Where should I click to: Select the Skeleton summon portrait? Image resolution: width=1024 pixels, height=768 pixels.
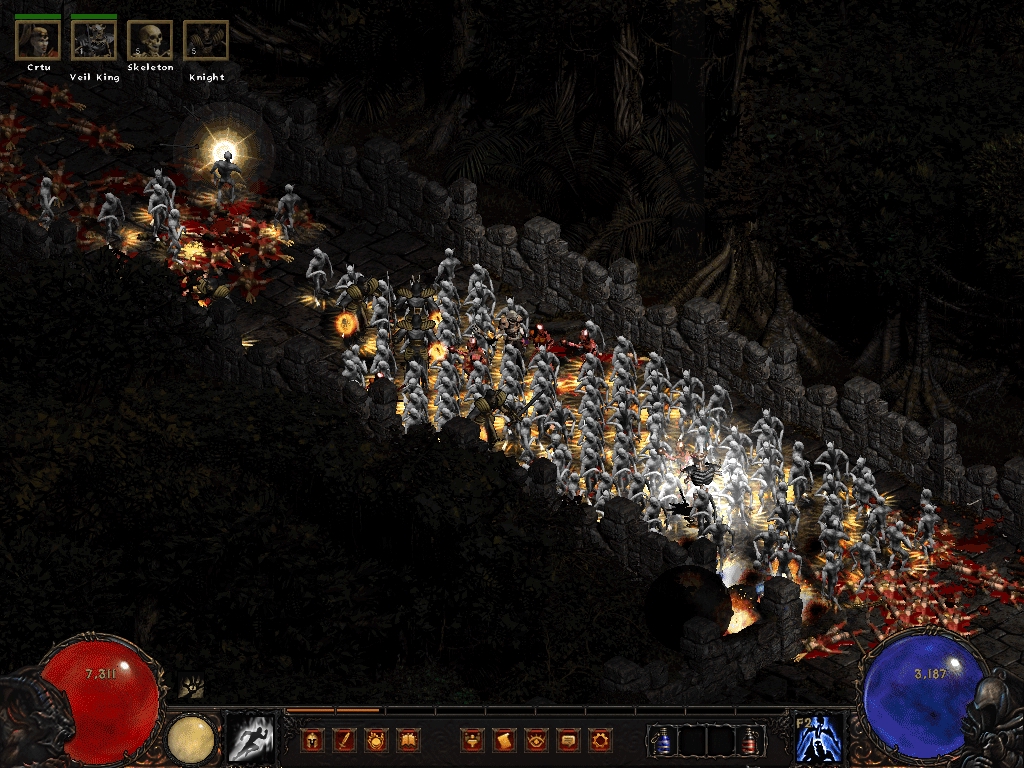coord(150,41)
